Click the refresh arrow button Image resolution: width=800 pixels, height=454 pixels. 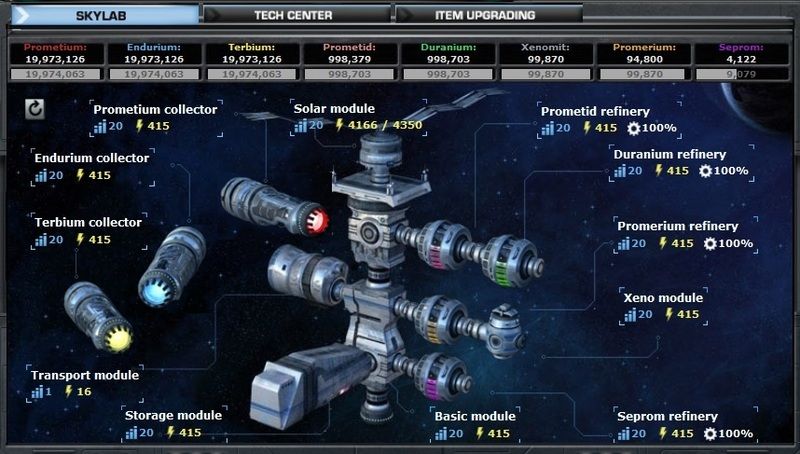click(x=35, y=108)
